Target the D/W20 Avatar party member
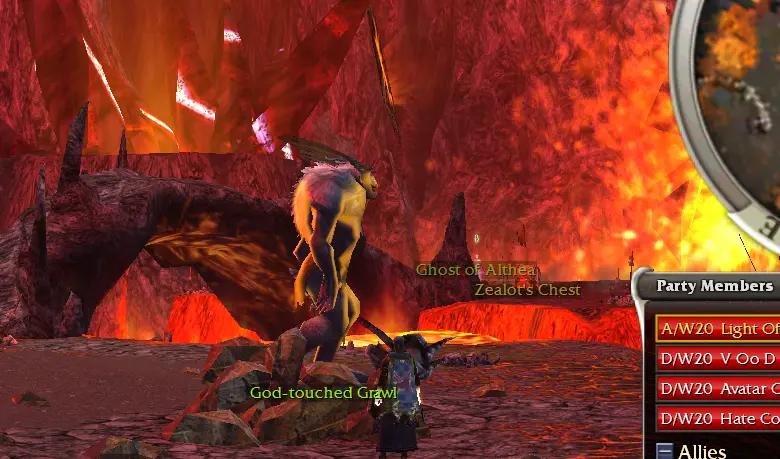This screenshot has width=780, height=459. point(718,388)
